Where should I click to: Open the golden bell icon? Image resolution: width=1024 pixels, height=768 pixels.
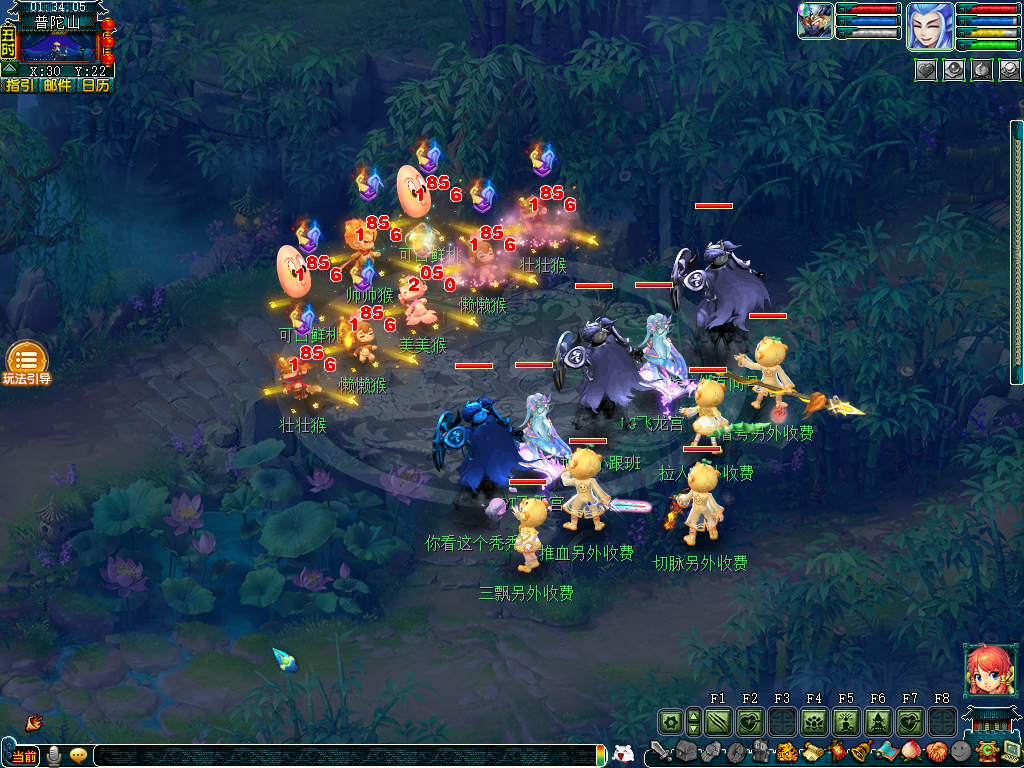(862, 751)
